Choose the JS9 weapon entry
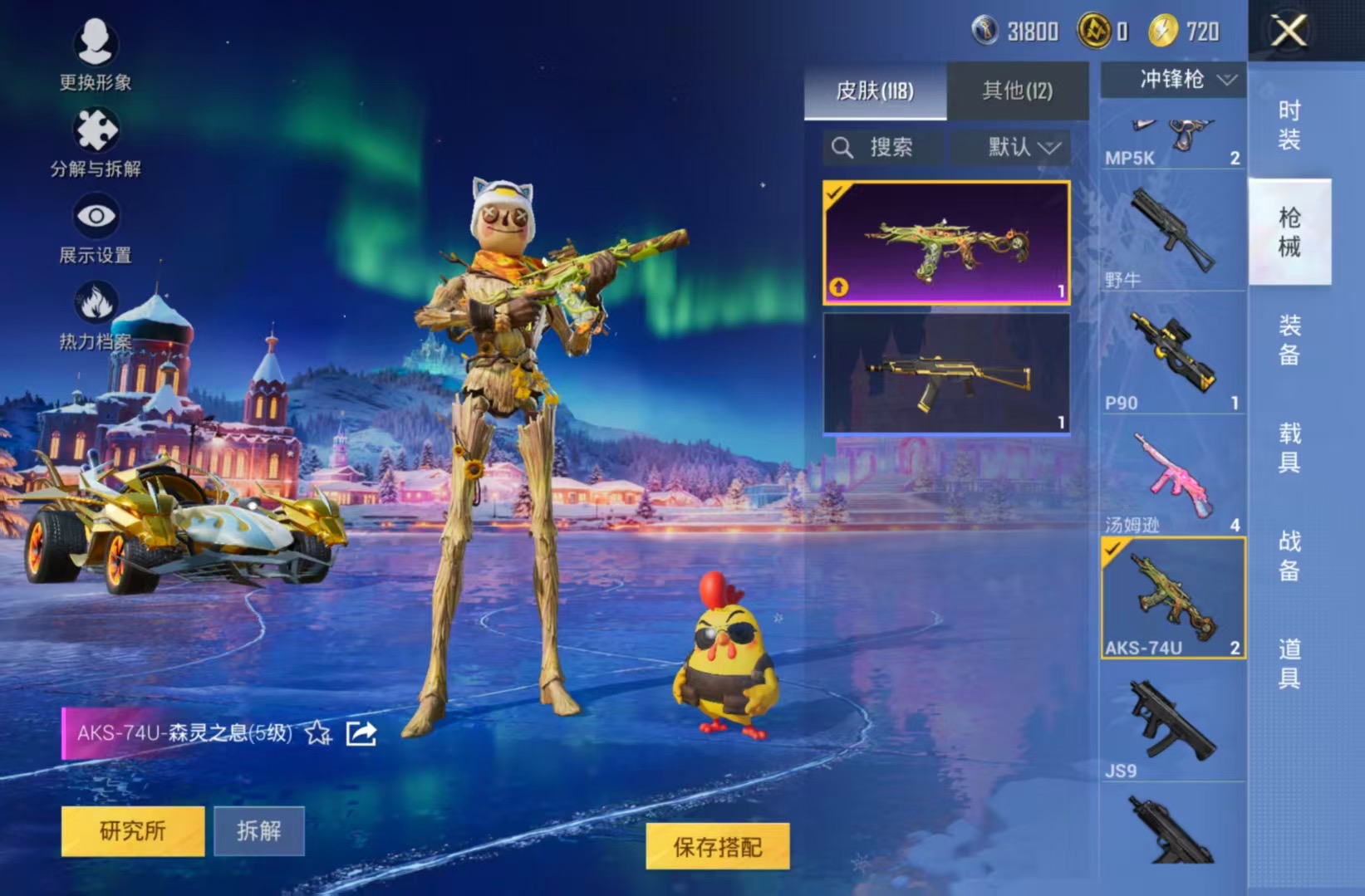 pyautogui.click(x=1172, y=722)
